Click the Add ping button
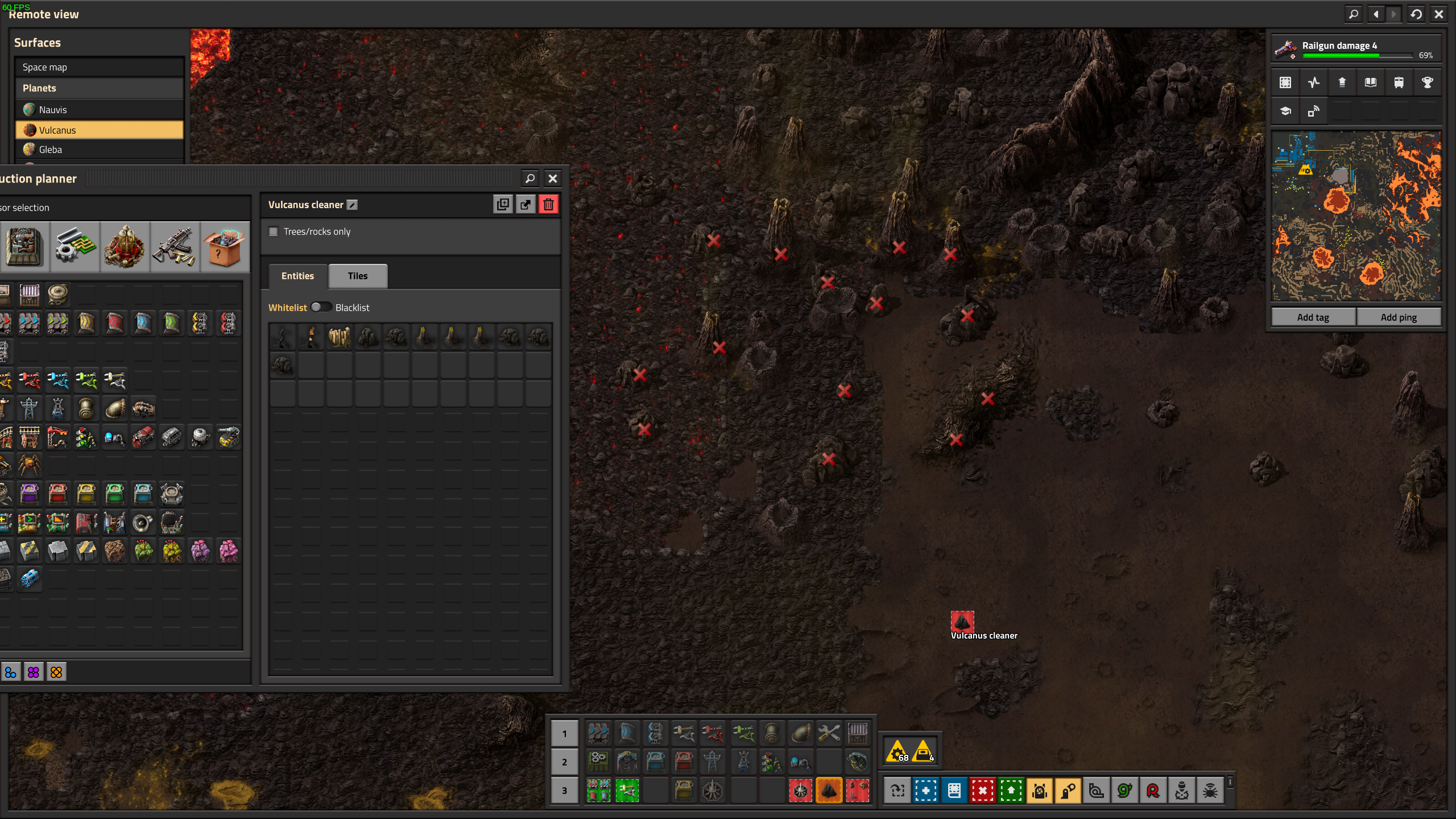 click(x=1399, y=317)
